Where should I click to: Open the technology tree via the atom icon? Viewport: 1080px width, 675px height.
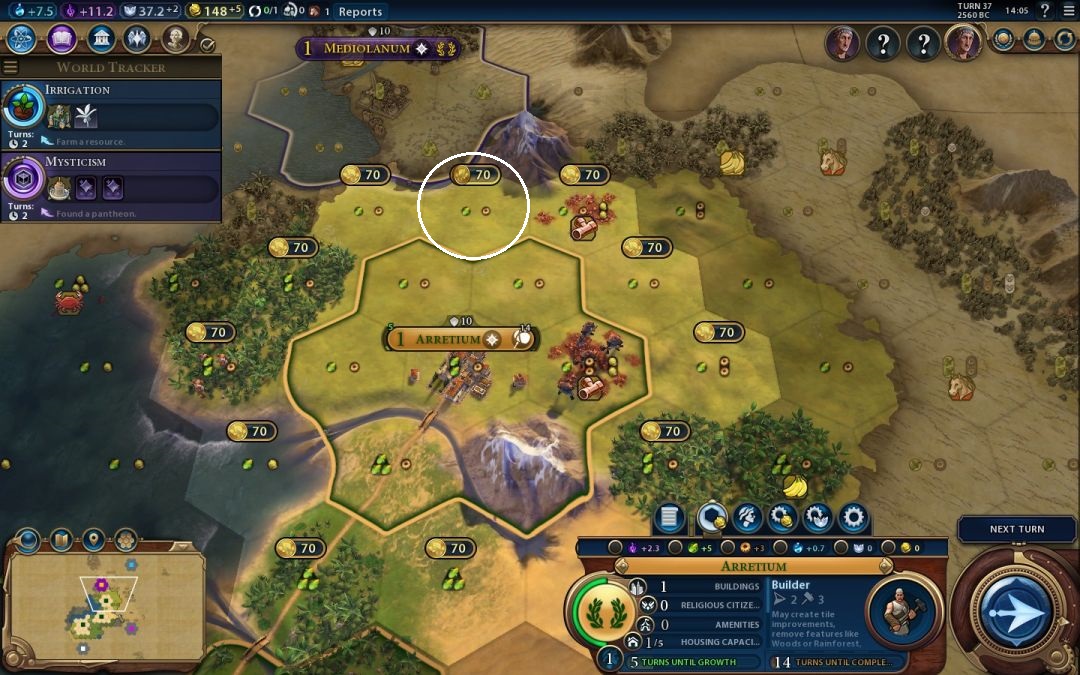[x=22, y=39]
